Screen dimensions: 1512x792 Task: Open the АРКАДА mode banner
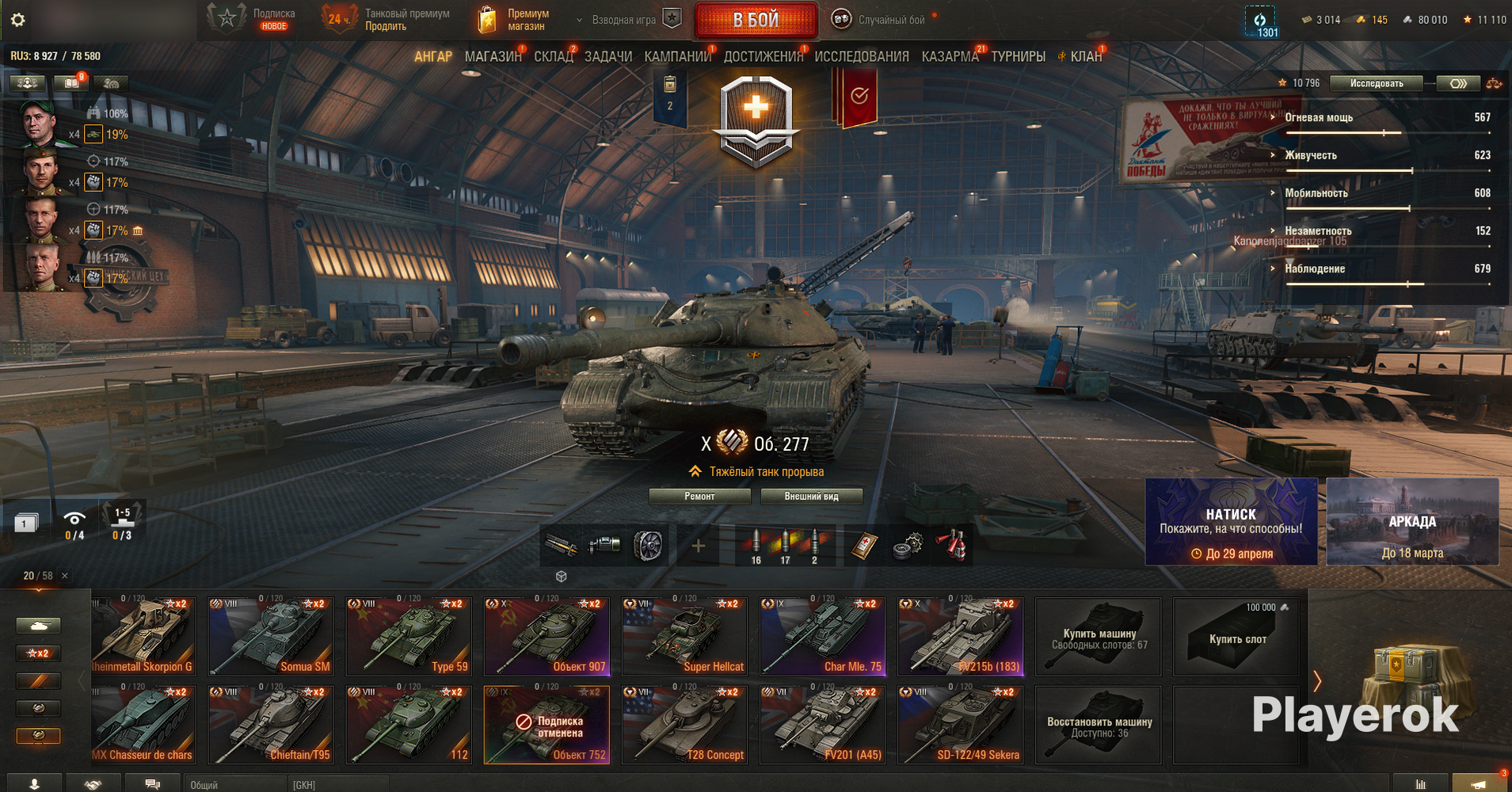[1411, 521]
